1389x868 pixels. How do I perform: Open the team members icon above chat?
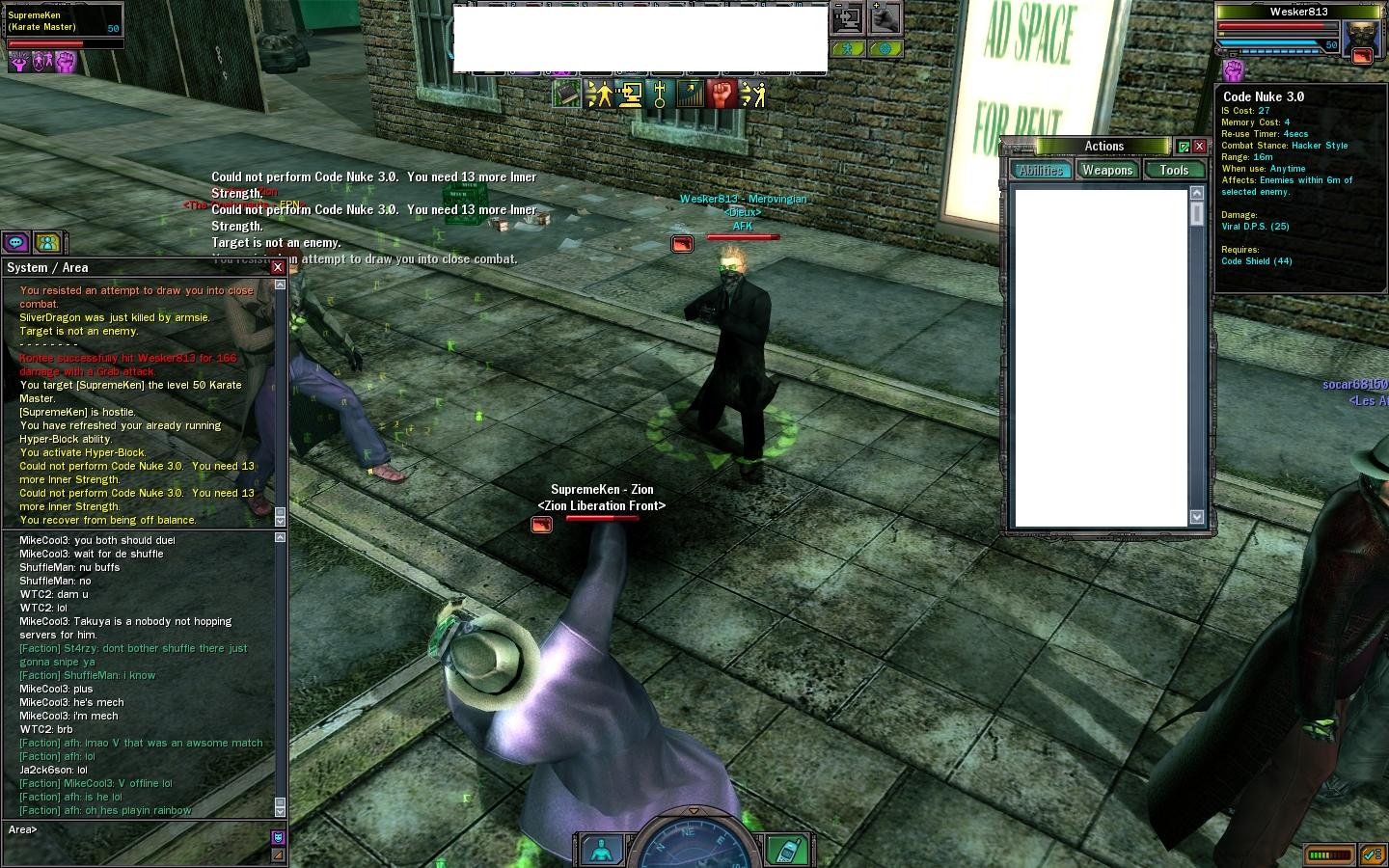tap(47, 242)
